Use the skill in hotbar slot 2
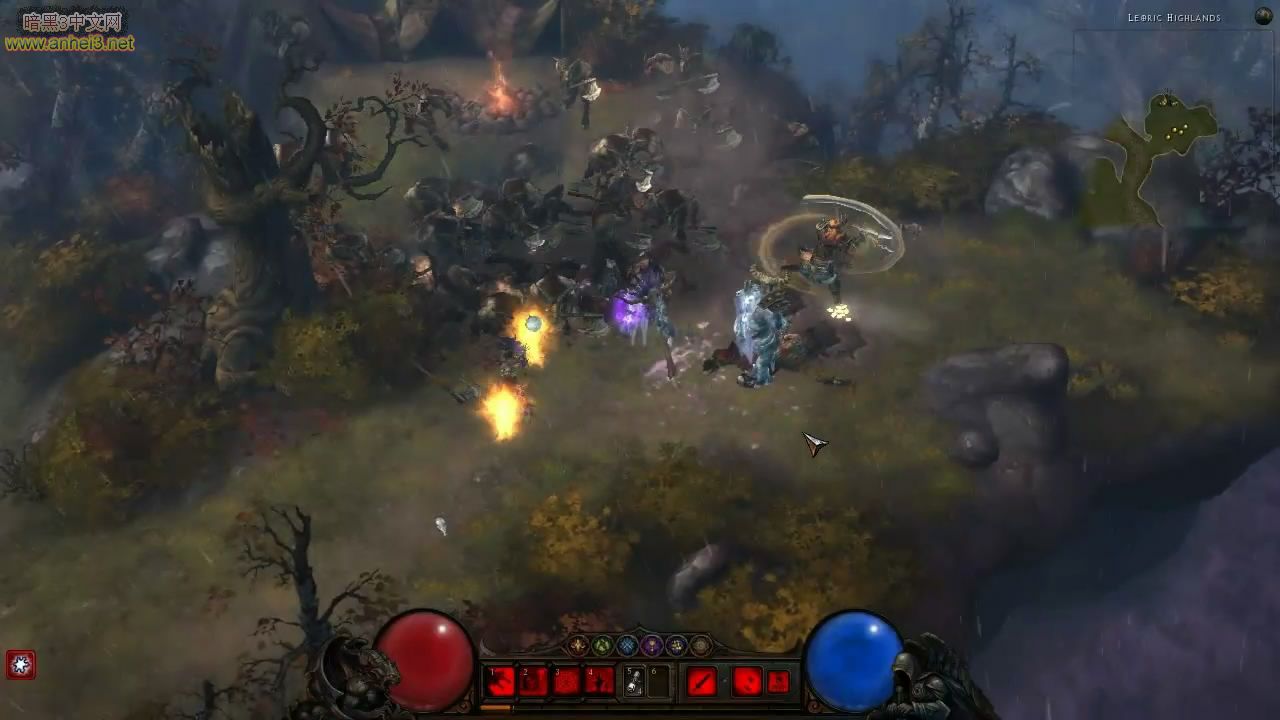Image resolution: width=1280 pixels, height=720 pixels. coord(534,682)
